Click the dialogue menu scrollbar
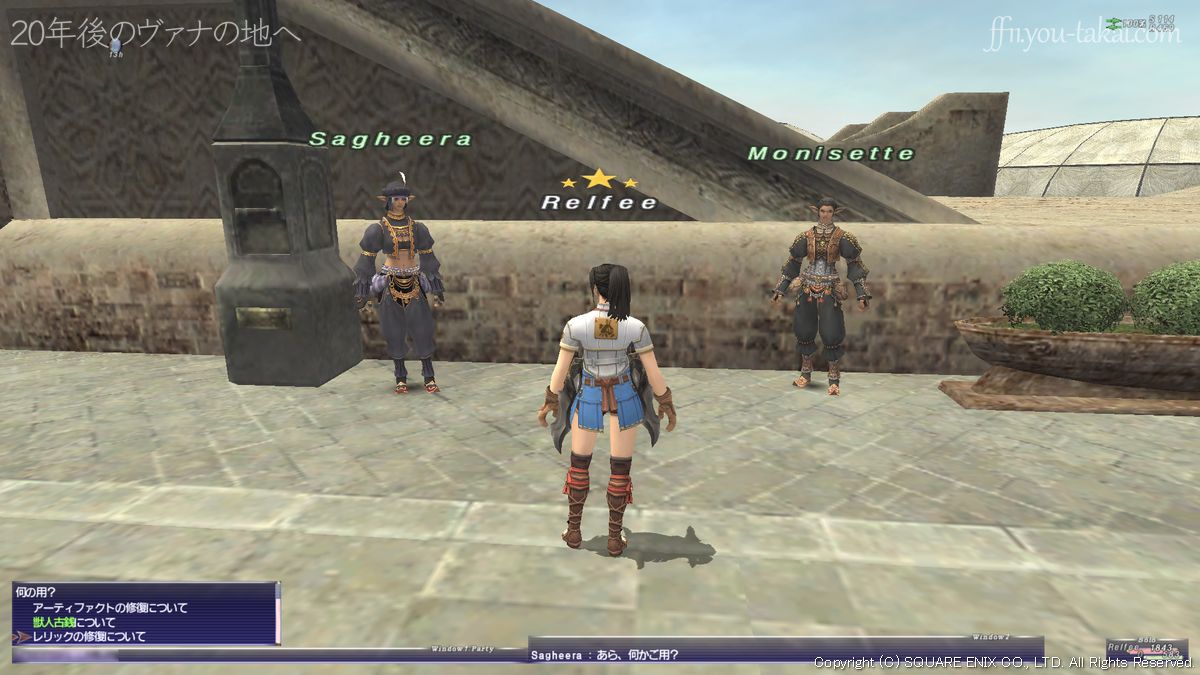The width and height of the screenshot is (1200, 675). pyautogui.click(x=277, y=612)
